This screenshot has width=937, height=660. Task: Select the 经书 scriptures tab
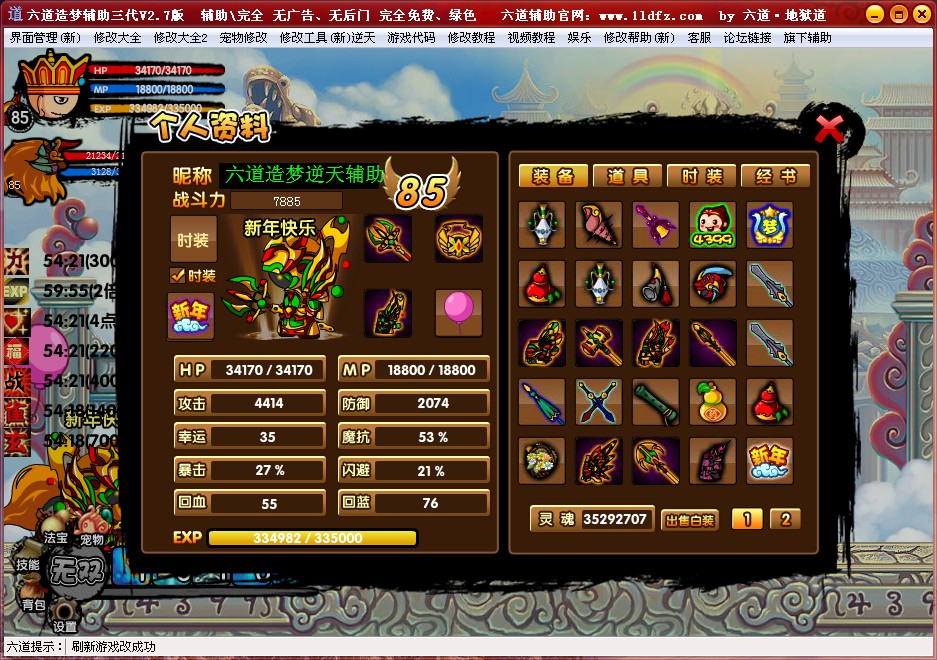click(x=775, y=177)
